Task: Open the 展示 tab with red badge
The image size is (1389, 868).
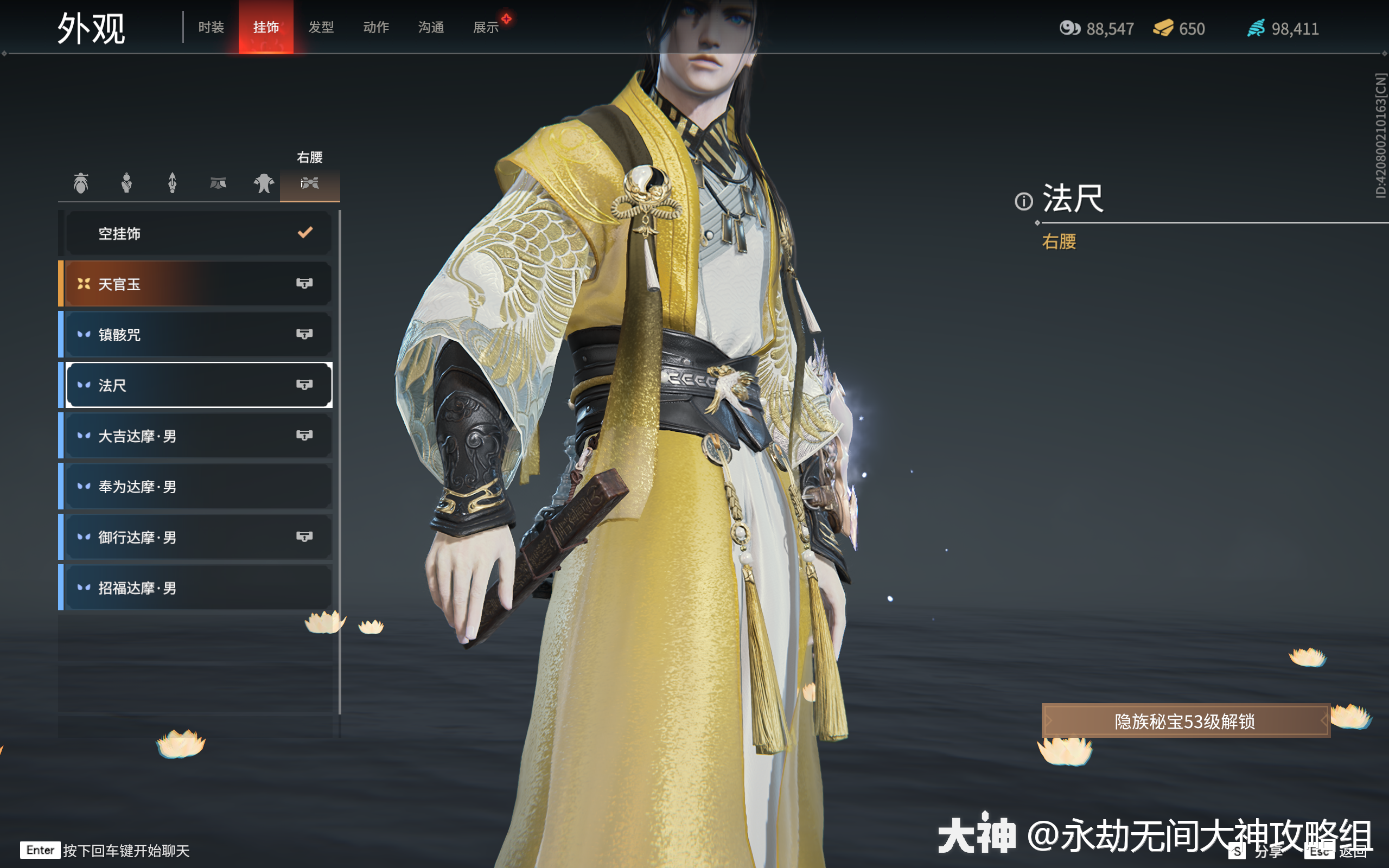Action: coord(486,27)
